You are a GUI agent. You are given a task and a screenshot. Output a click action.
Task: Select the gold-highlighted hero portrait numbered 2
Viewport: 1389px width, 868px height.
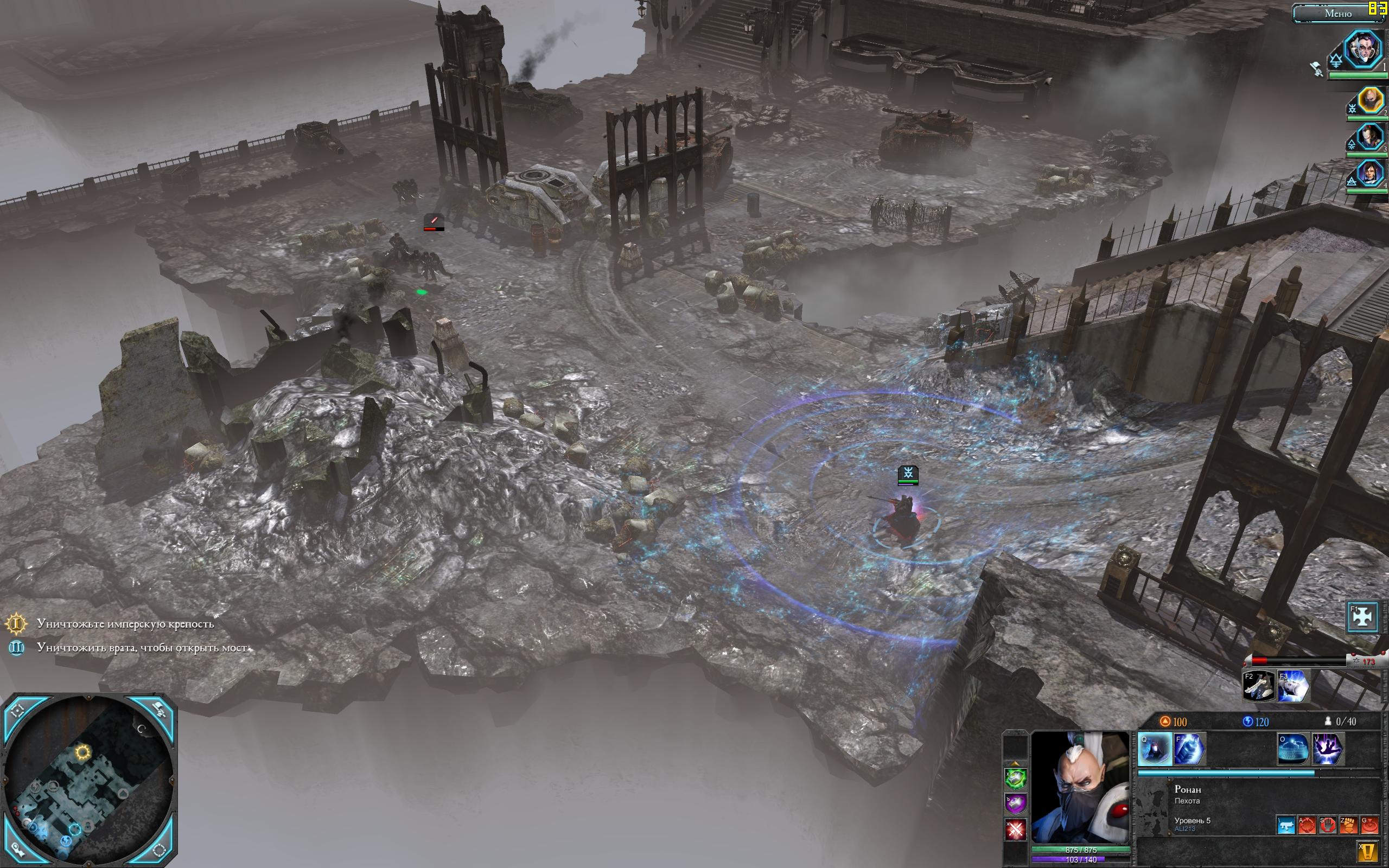pyautogui.click(x=1369, y=101)
